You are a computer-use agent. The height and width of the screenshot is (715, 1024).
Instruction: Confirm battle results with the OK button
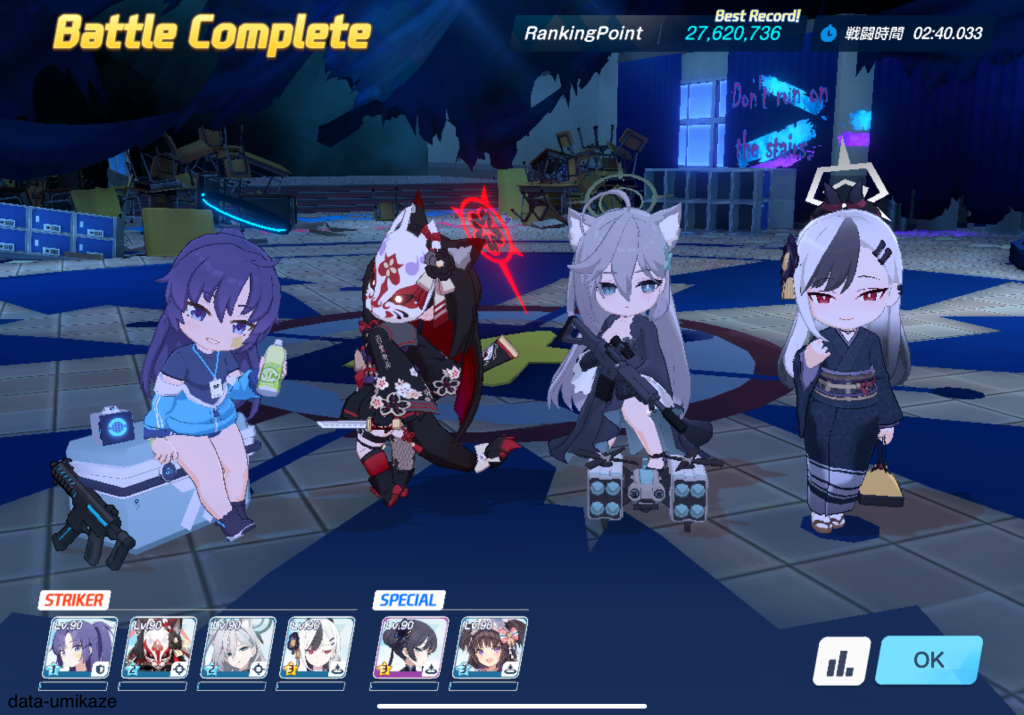coord(928,660)
